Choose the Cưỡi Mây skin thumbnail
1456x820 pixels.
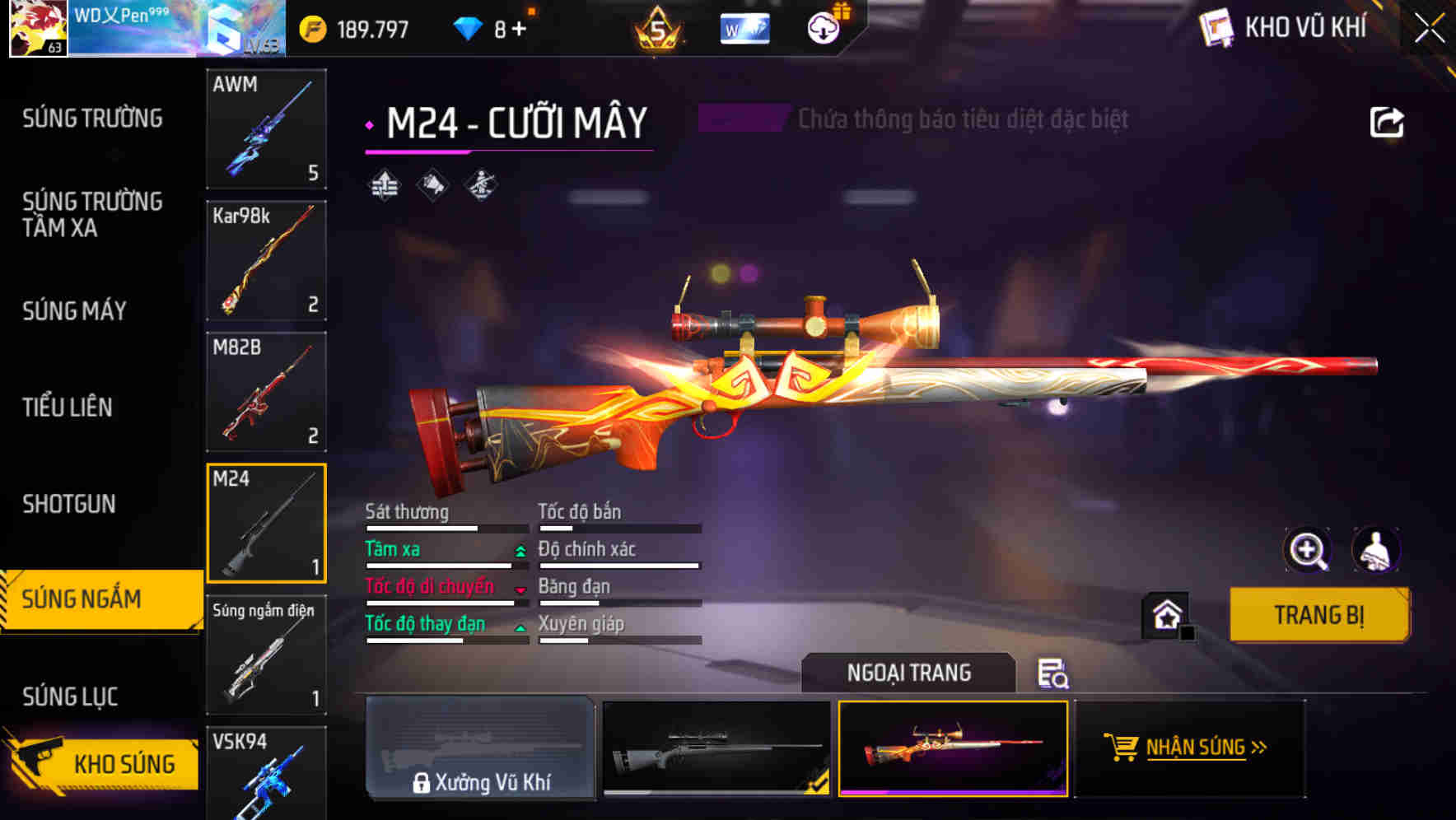coord(951,749)
